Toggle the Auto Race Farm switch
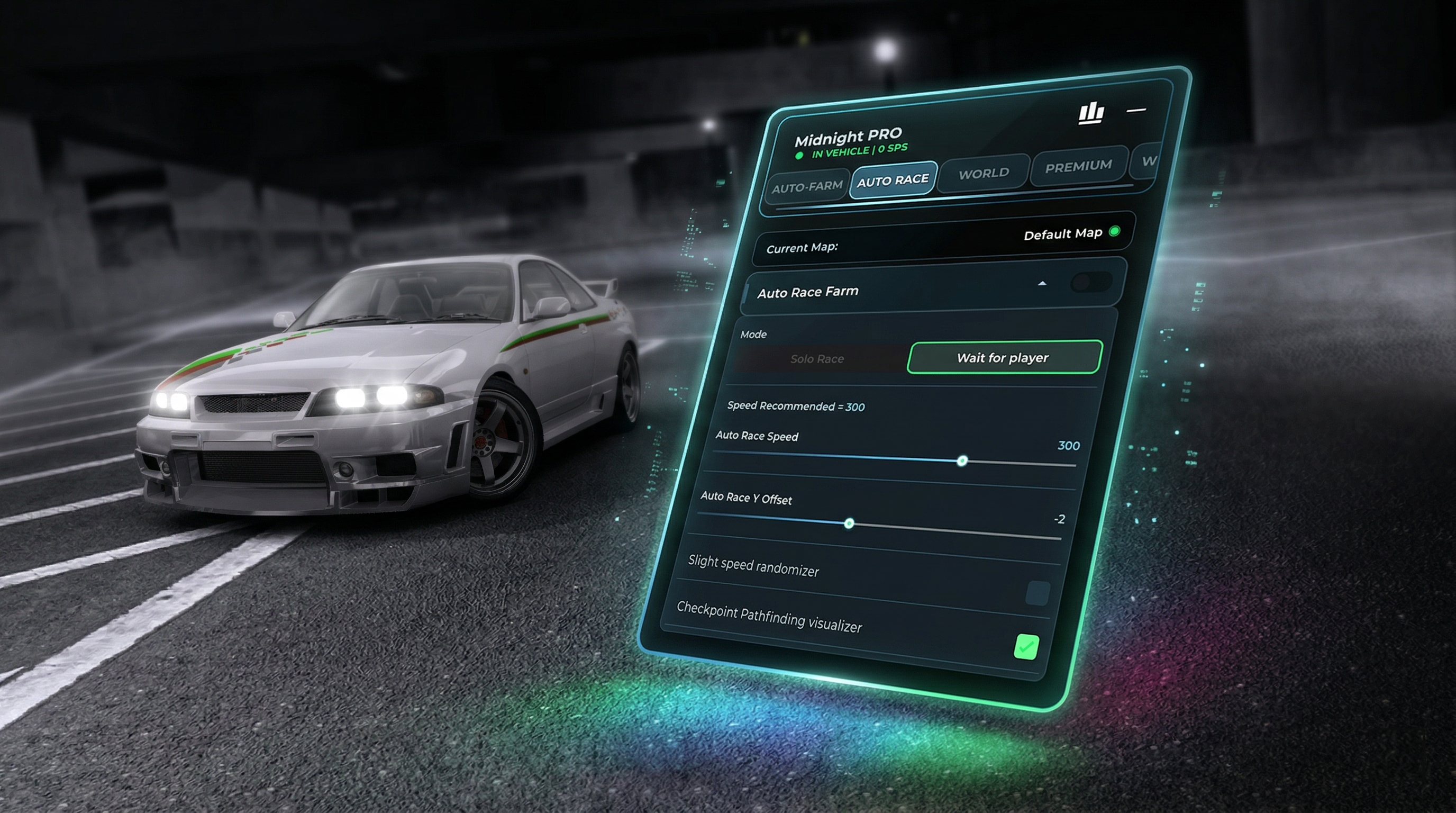 (1091, 282)
